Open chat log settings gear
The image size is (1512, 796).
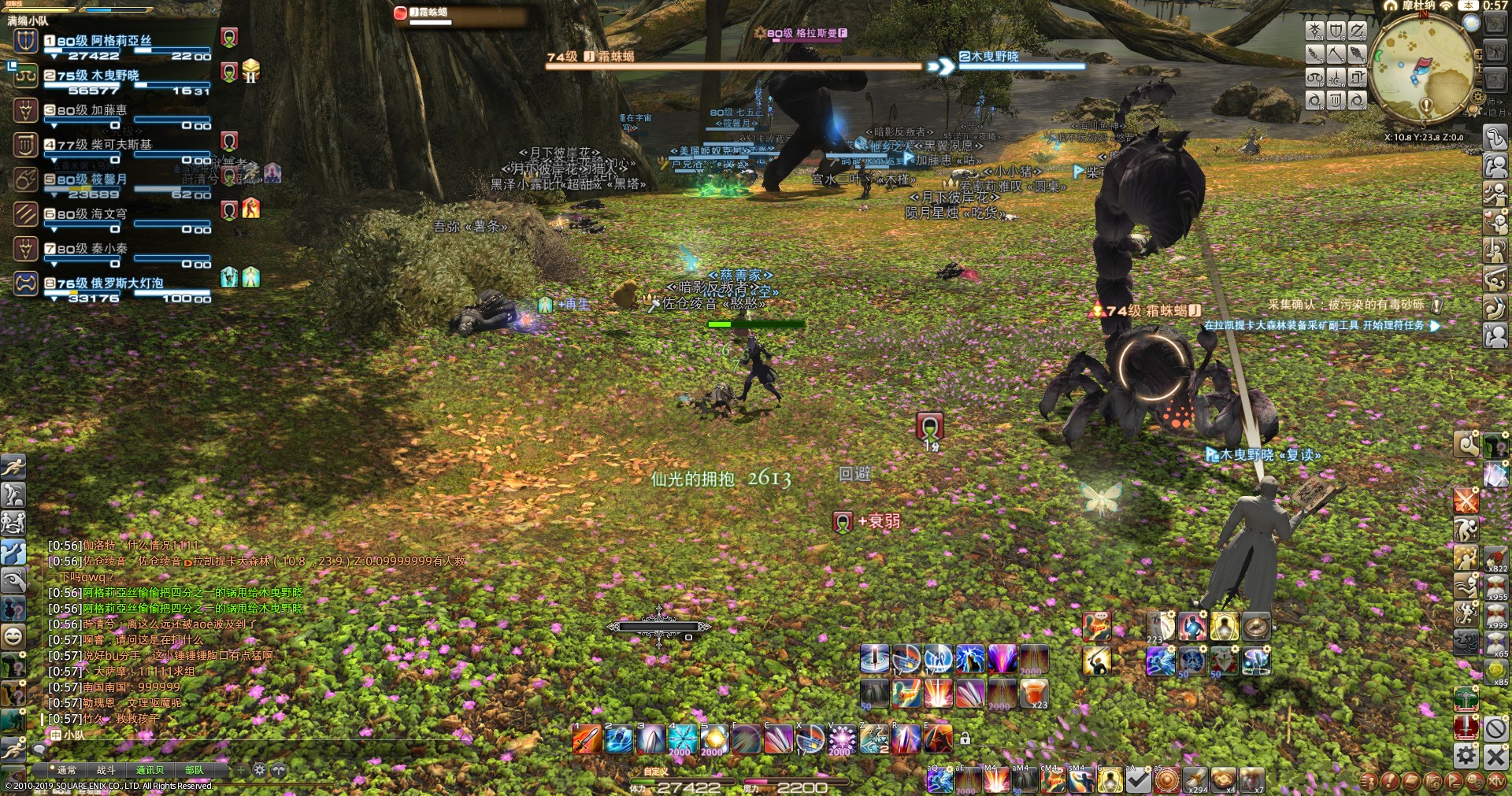click(x=260, y=770)
